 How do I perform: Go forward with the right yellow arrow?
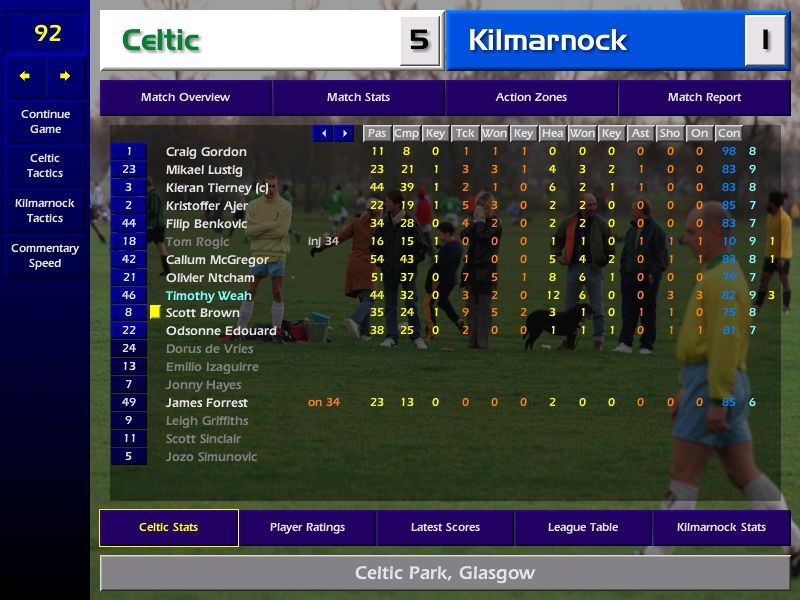[x=65, y=76]
